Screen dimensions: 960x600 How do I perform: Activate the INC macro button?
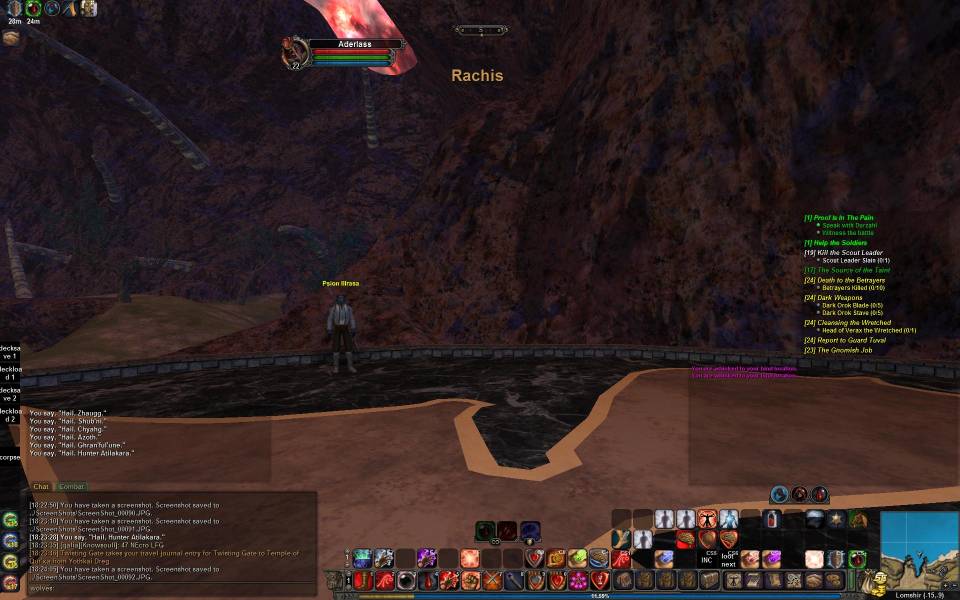coord(707,558)
